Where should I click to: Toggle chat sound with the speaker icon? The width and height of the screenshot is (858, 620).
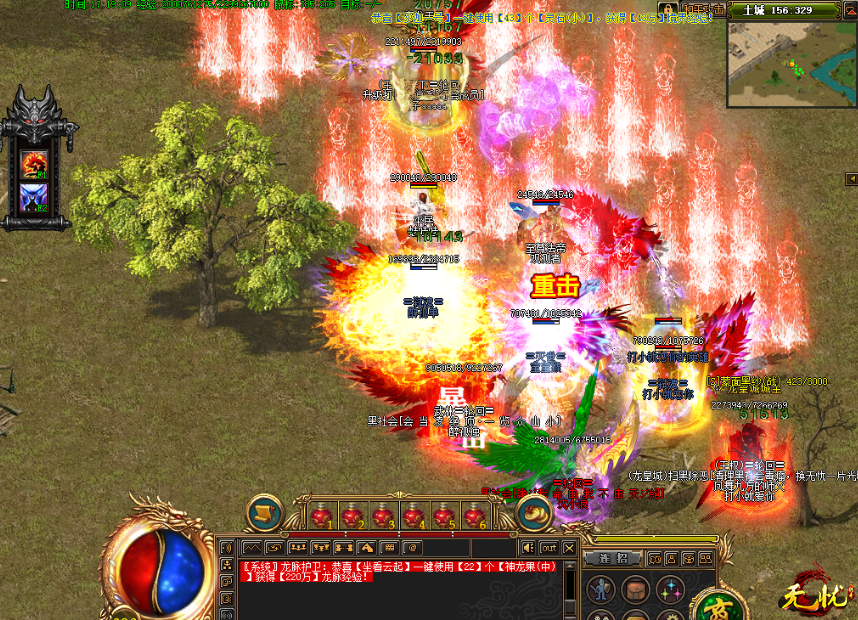[x=527, y=548]
